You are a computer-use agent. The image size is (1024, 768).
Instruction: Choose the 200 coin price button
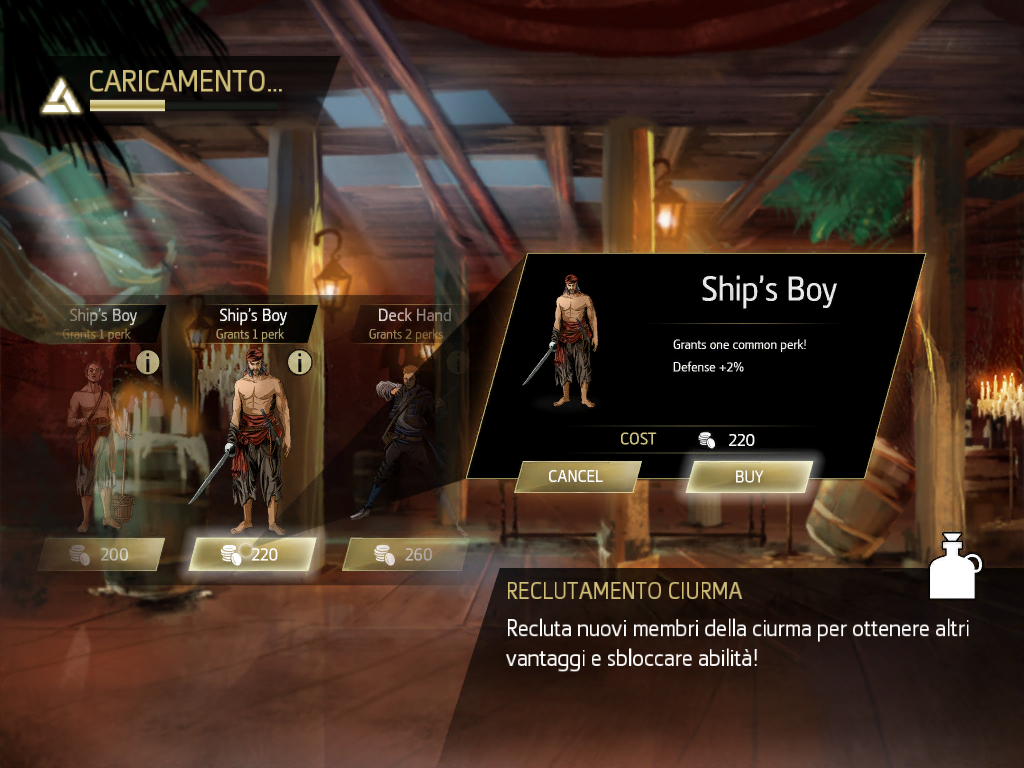(x=101, y=554)
